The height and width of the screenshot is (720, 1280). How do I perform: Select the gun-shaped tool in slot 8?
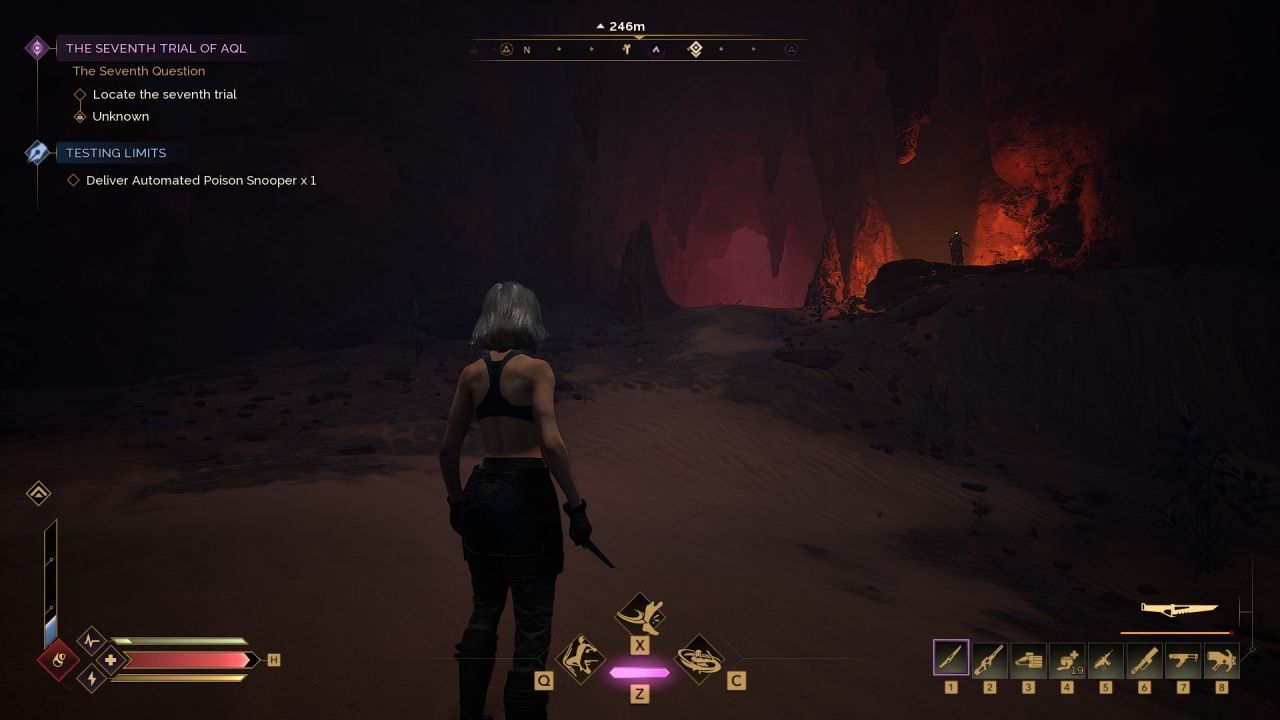pos(1221,659)
